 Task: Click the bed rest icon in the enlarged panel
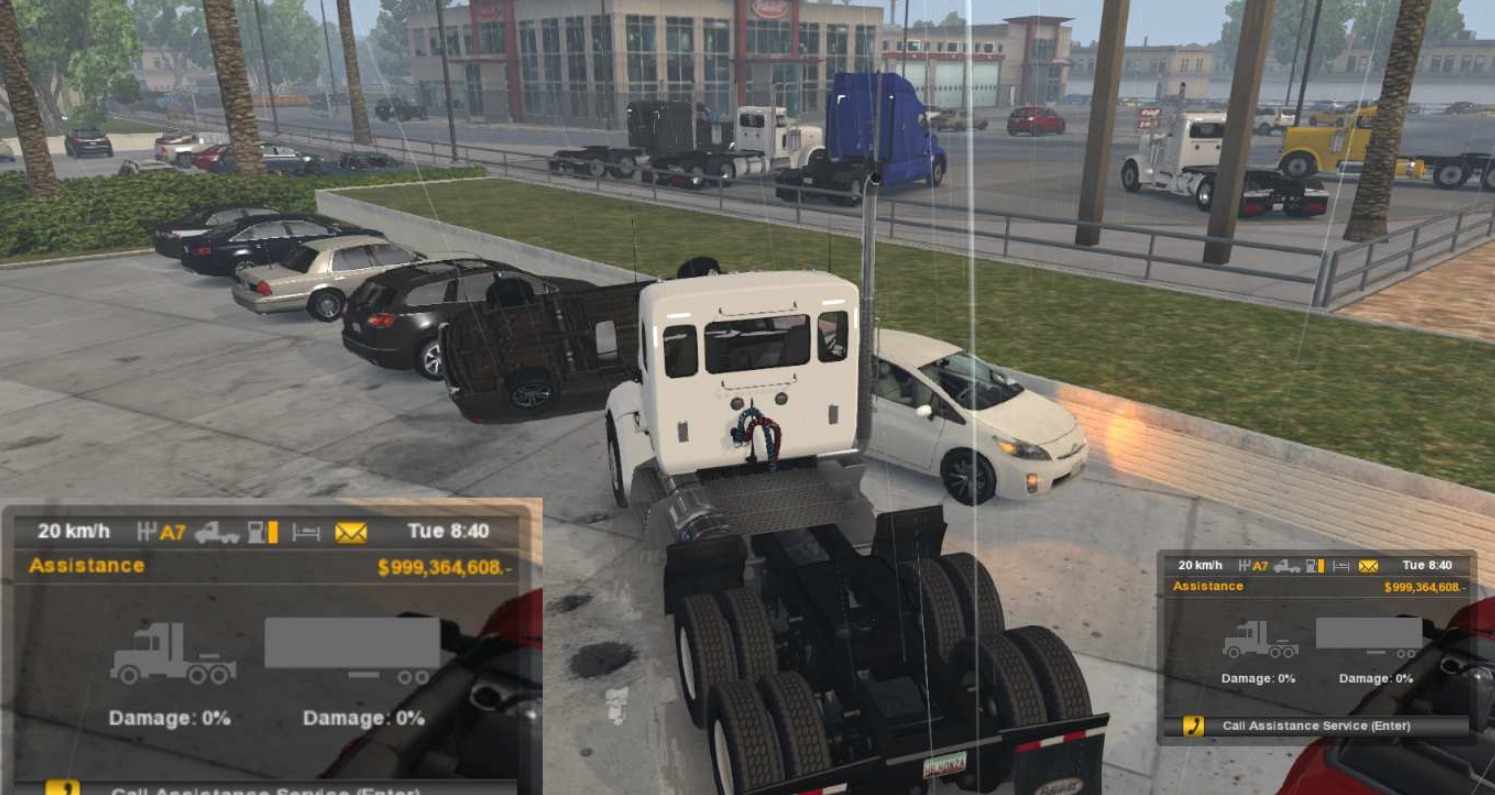coord(306,532)
